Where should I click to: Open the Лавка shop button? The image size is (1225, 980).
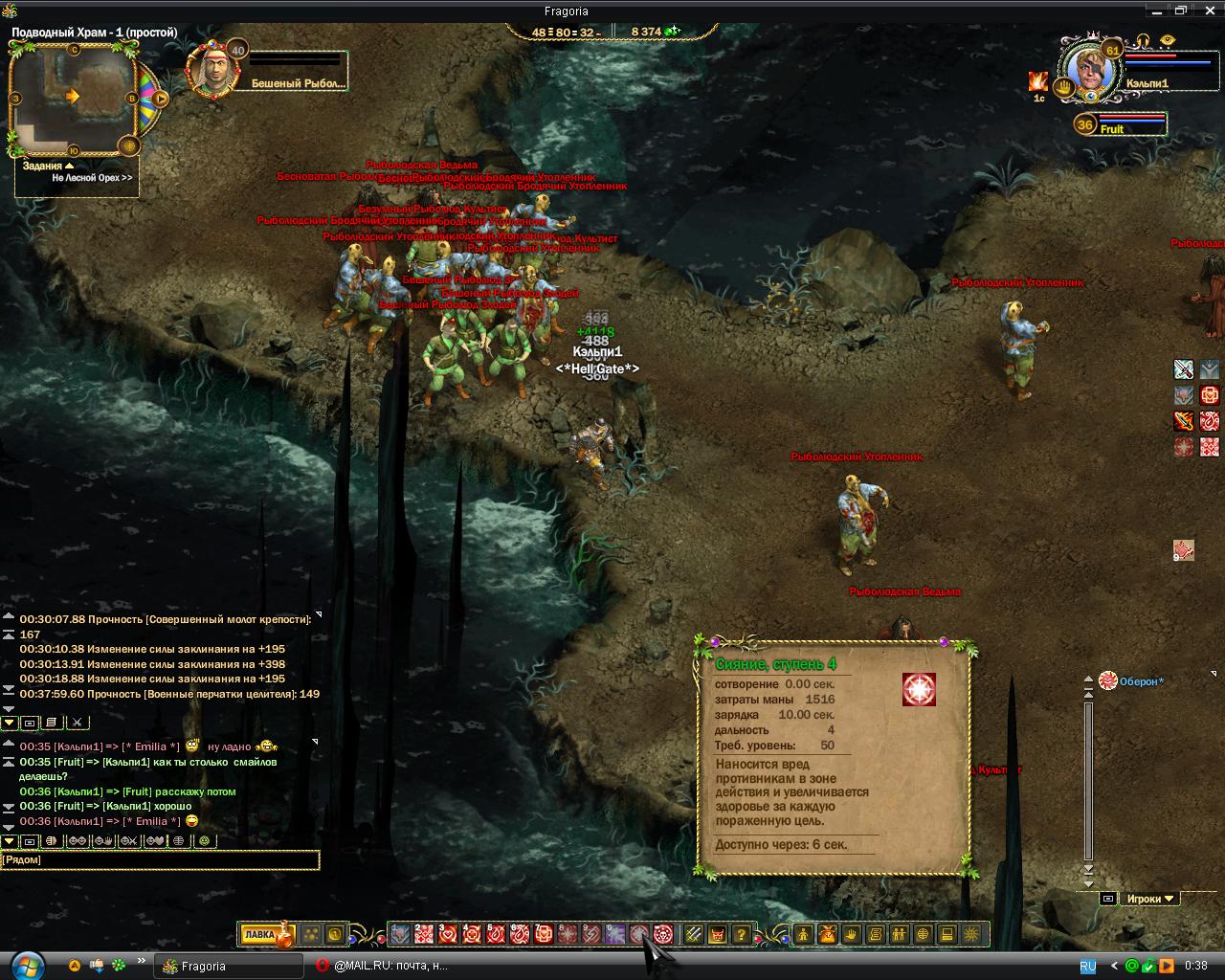tap(259, 935)
